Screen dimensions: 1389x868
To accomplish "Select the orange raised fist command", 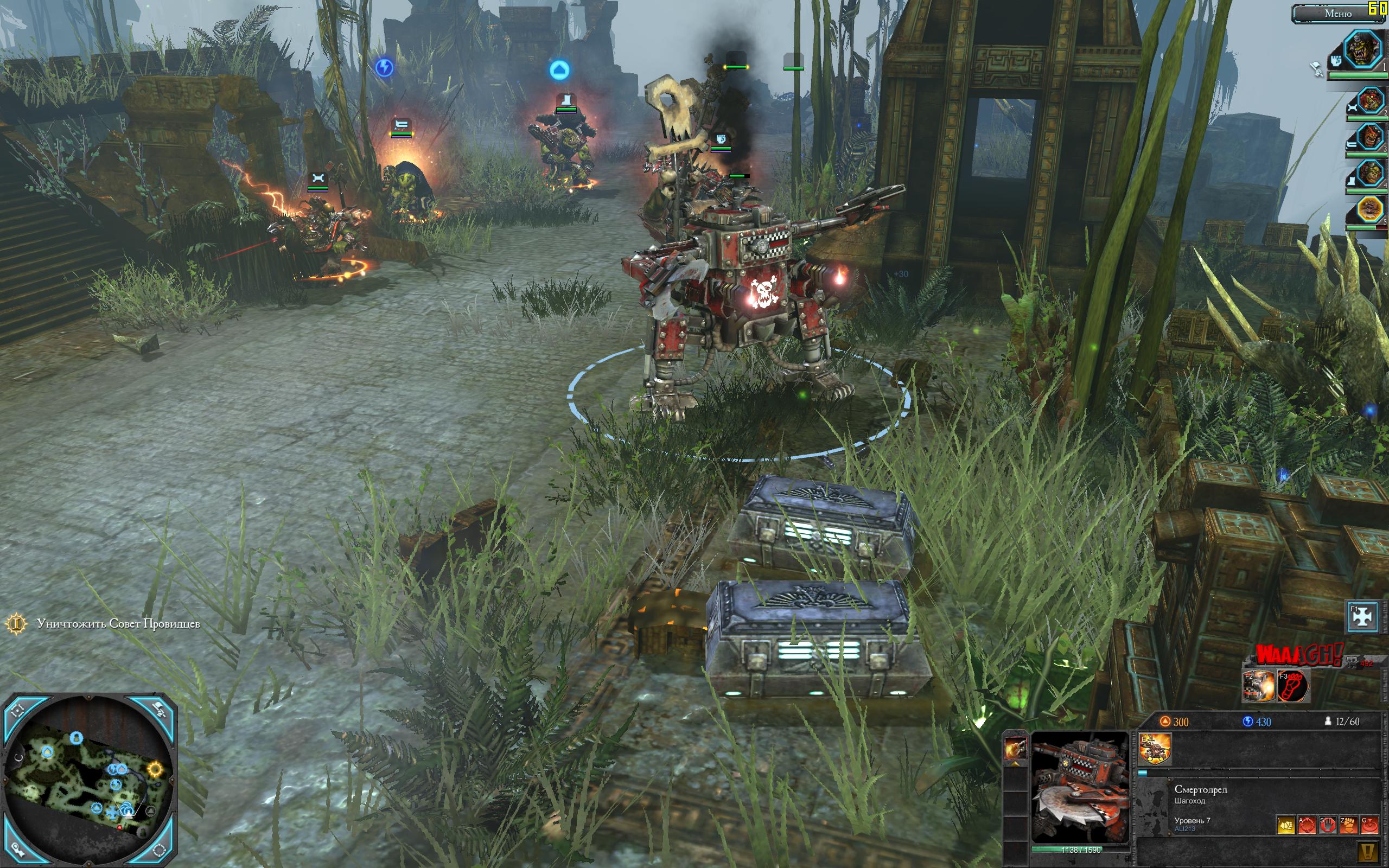I will click(x=1348, y=825).
